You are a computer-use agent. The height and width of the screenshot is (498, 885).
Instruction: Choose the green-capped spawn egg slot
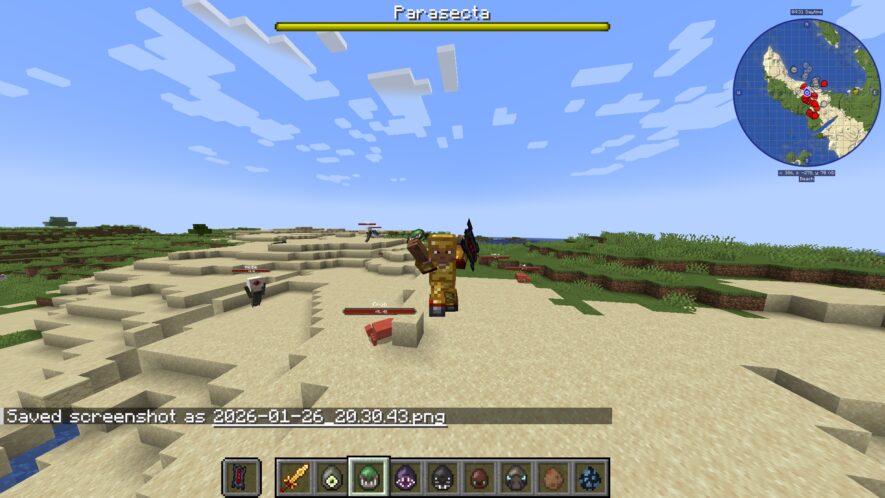pos(368,477)
